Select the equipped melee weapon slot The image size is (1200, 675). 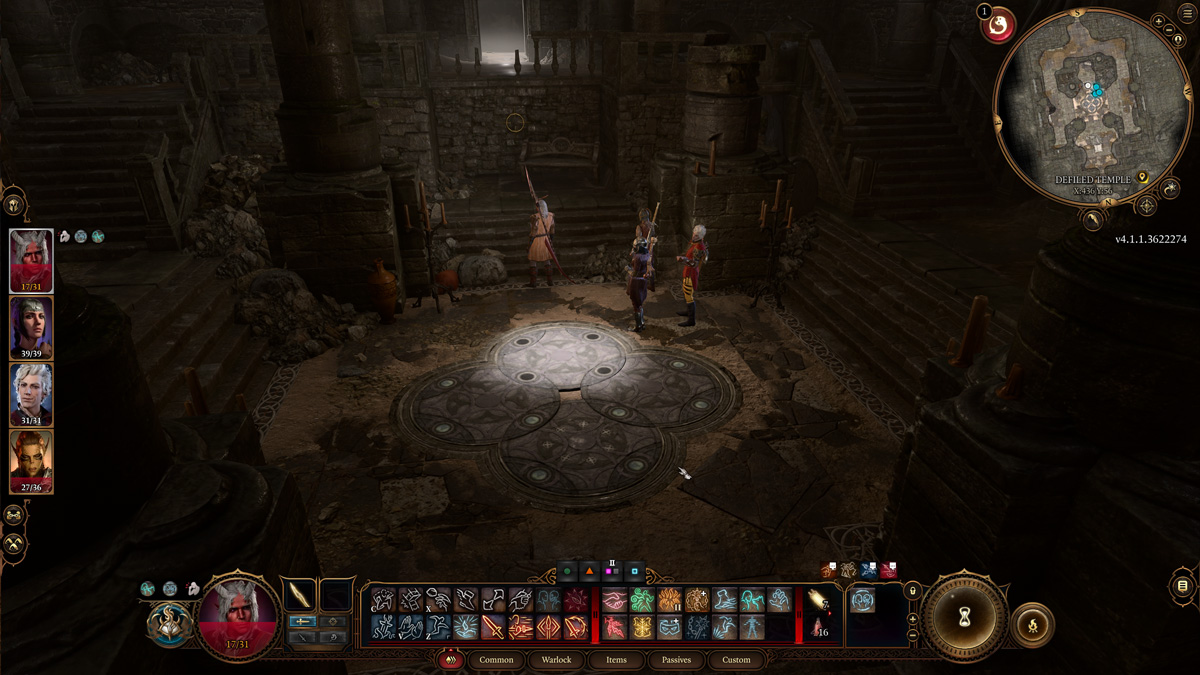click(300, 595)
